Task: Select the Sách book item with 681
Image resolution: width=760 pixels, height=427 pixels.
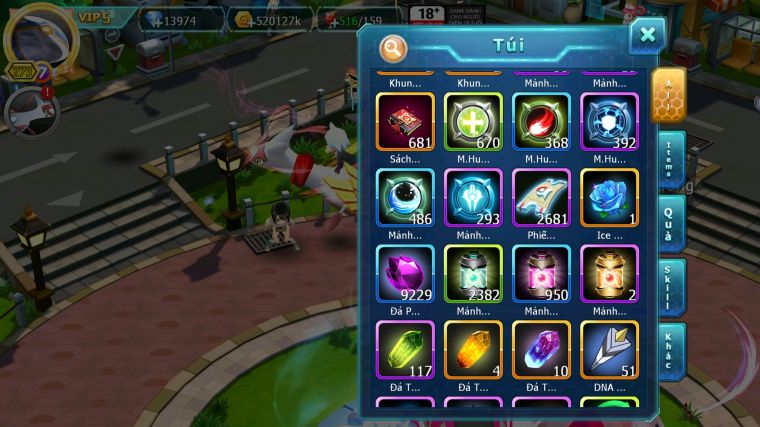Action: coord(405,122)
